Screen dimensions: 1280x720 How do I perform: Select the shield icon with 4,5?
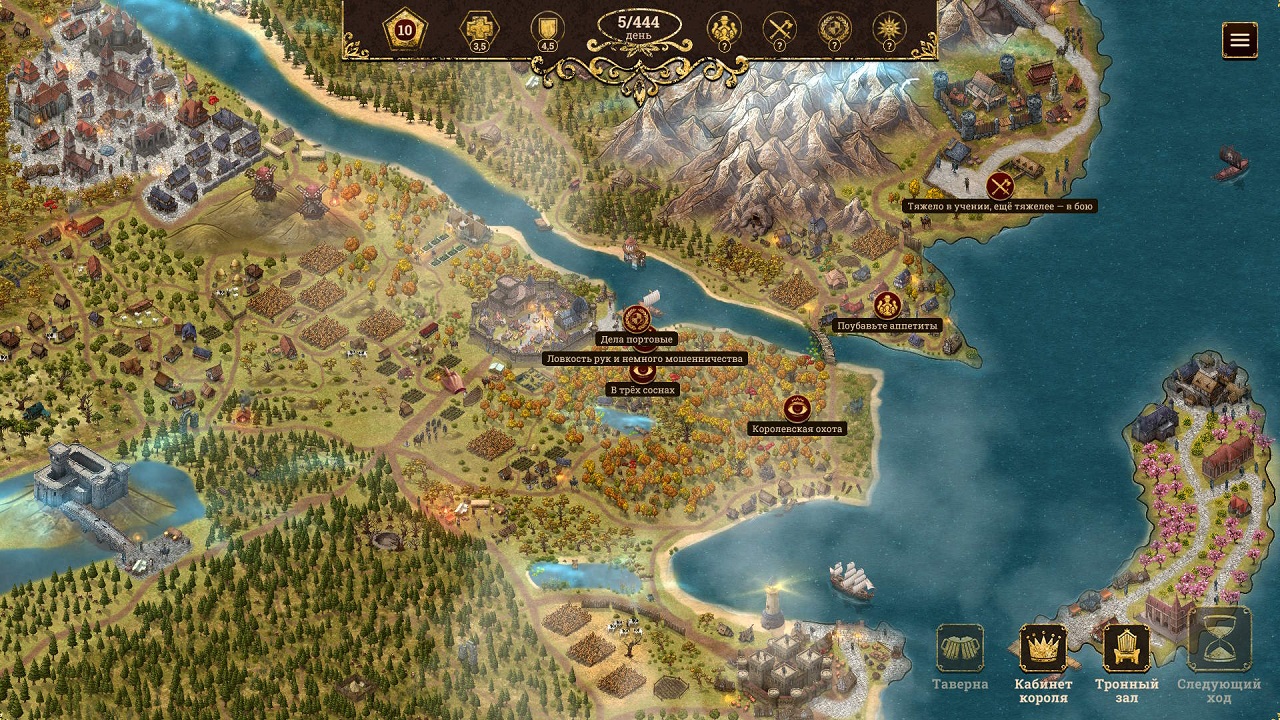pyautogui.click(x=547, y=30)
